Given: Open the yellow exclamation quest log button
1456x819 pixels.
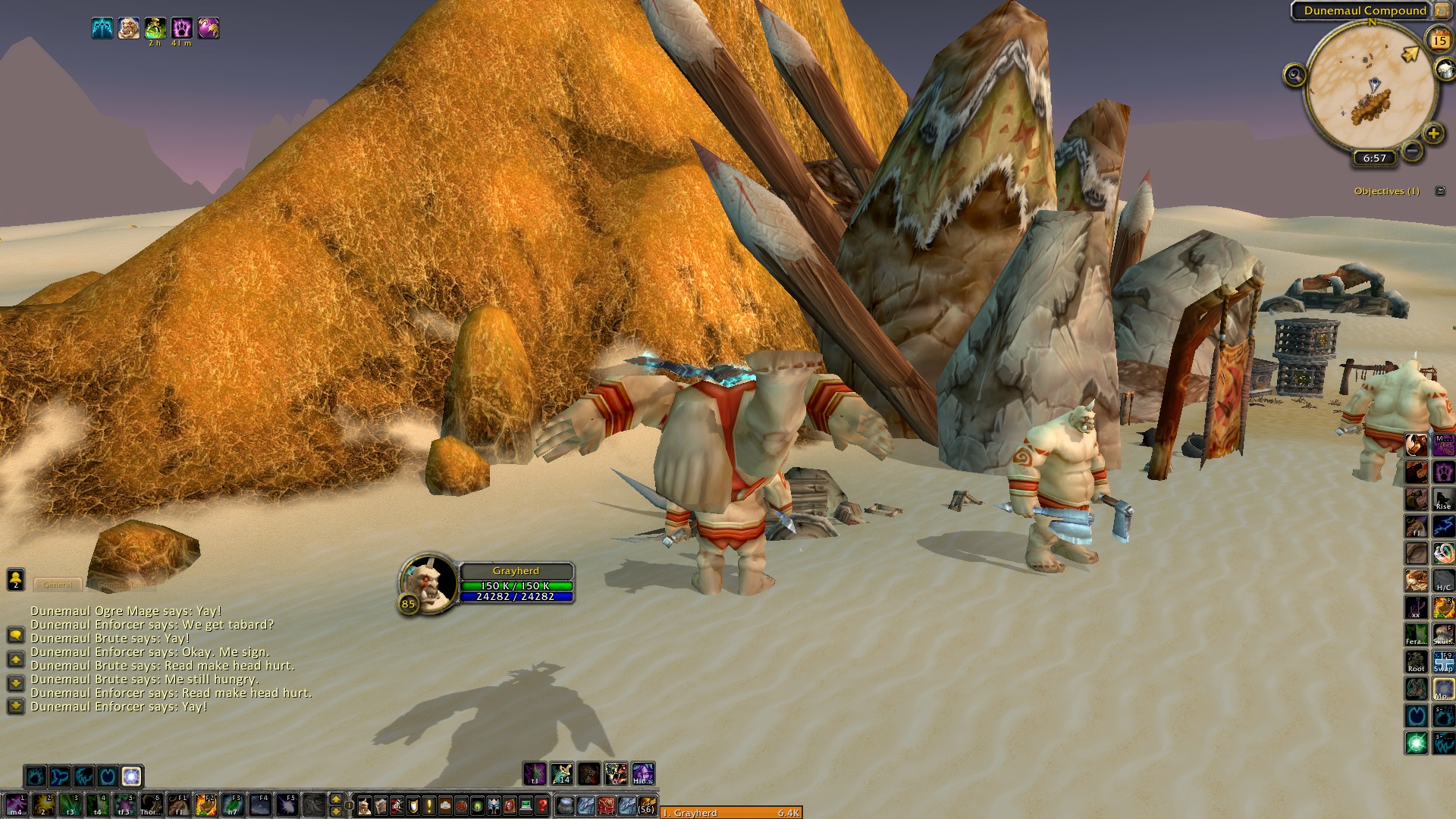Looking at the screenshot, I should [x=429, y=805].
